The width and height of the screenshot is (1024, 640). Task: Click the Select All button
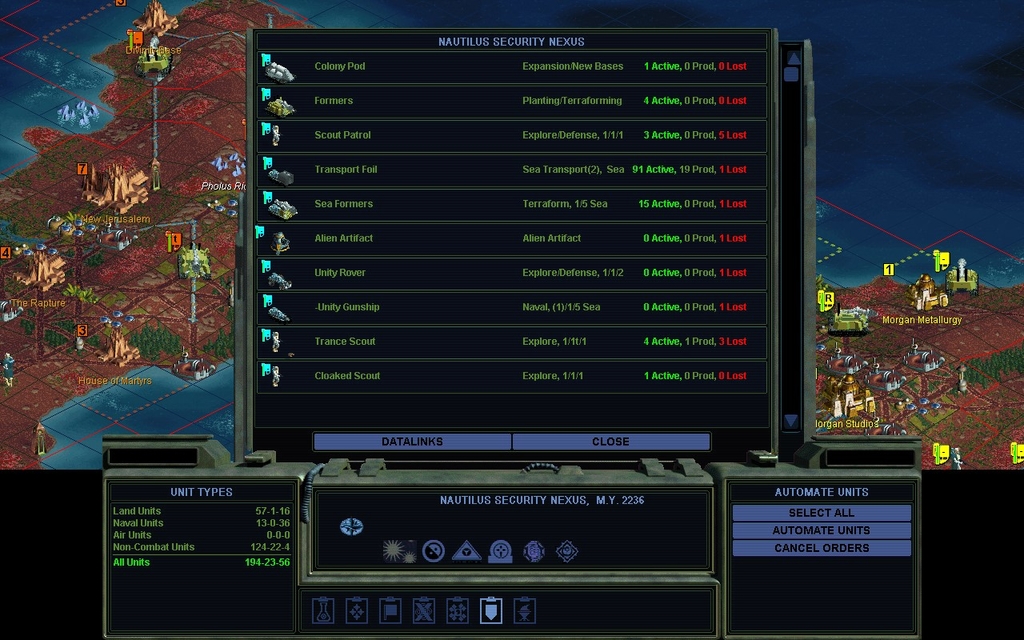(821, 513)
